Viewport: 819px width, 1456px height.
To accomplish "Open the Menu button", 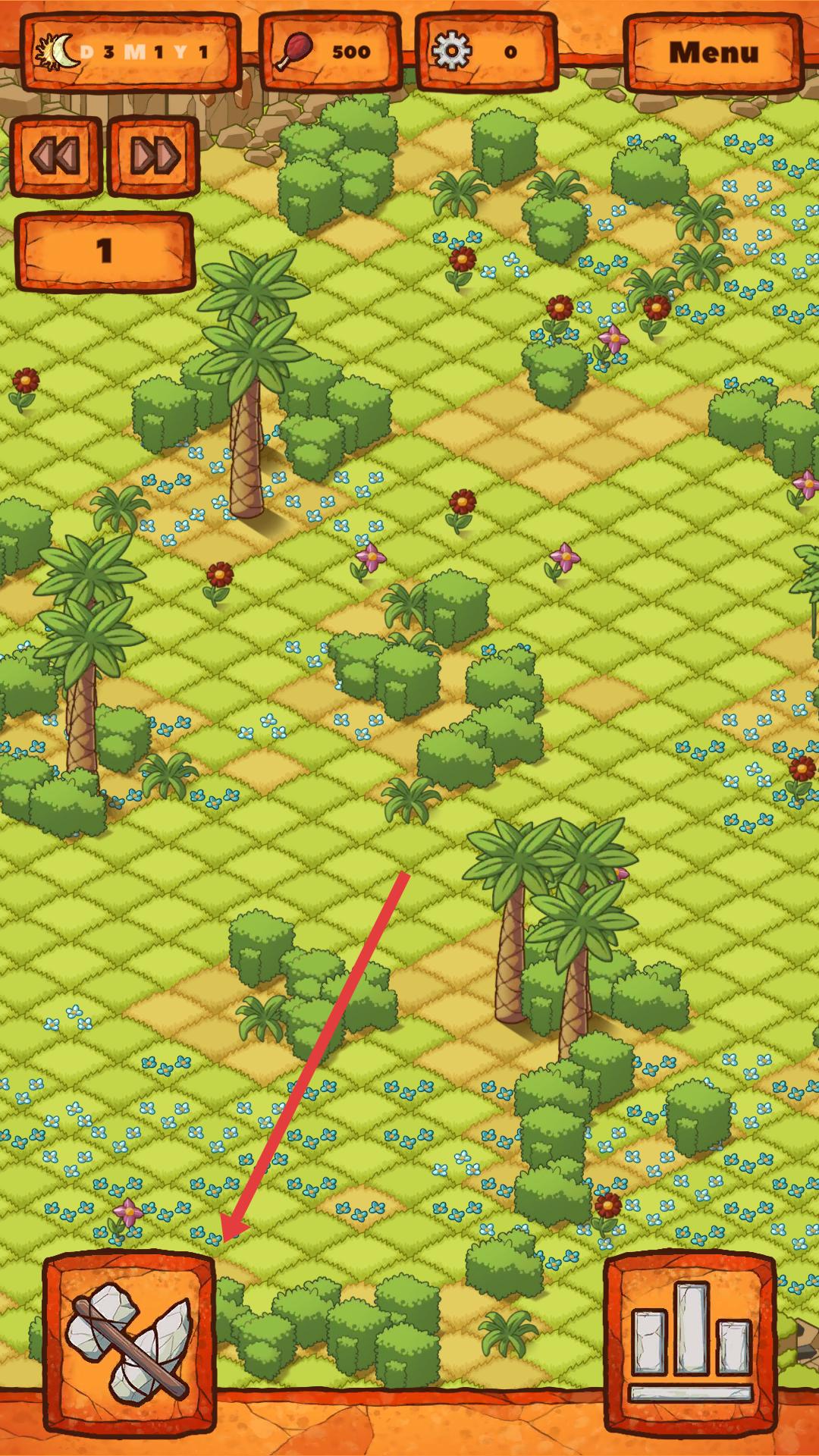I will click(x=712, y=53).
